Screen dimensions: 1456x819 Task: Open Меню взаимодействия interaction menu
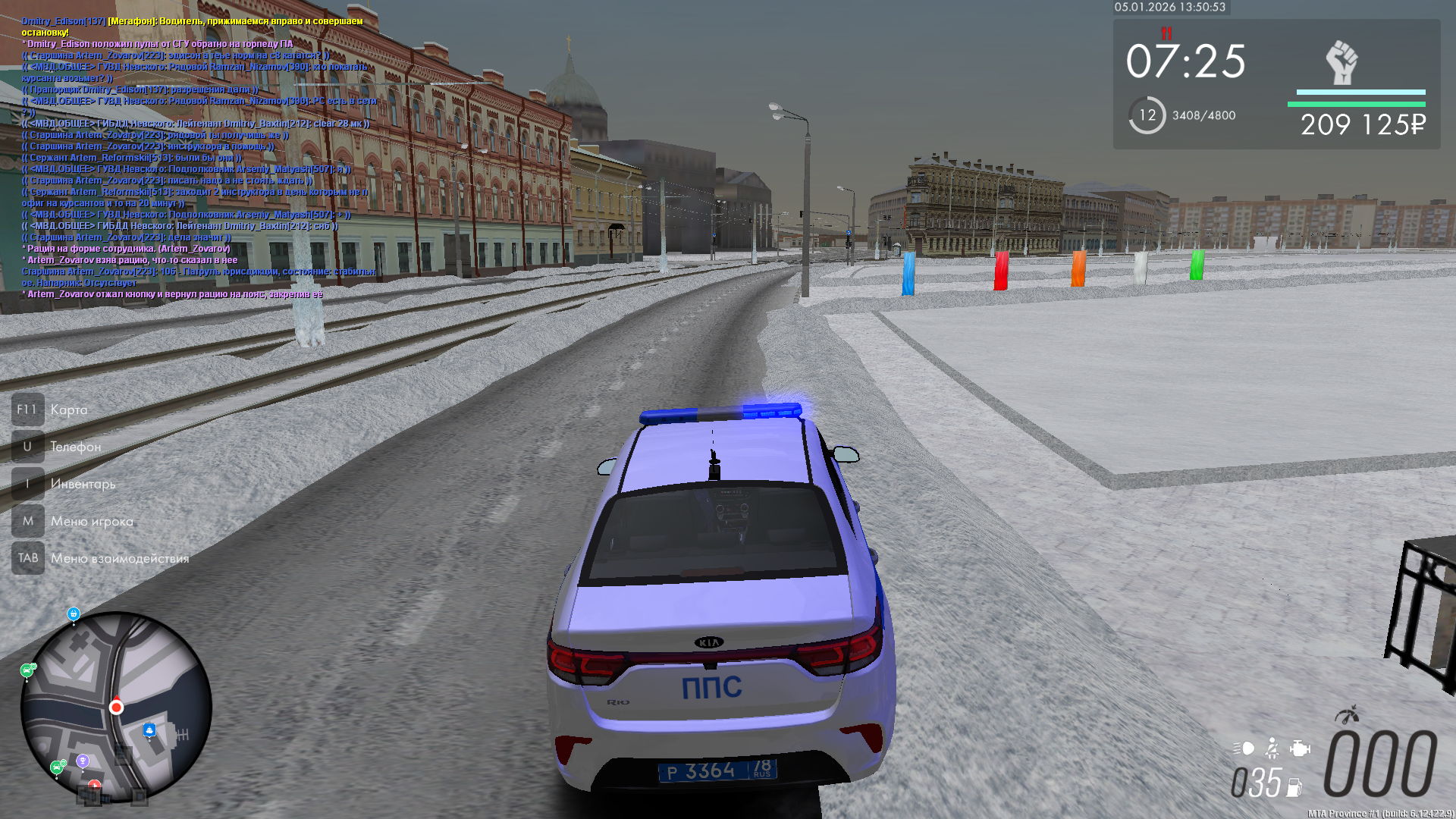click(x=120, y=558)
